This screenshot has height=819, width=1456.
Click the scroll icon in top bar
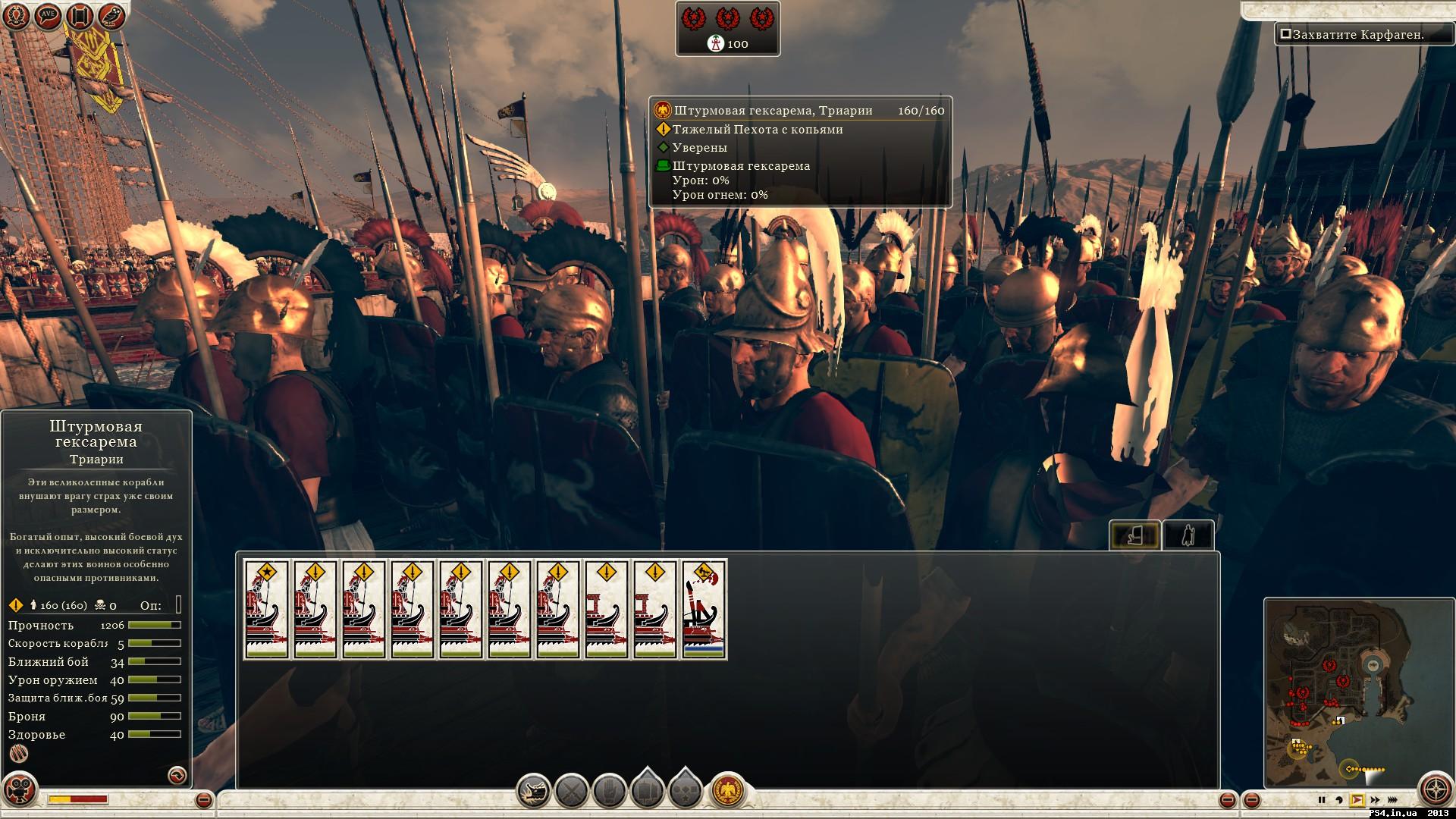[x=80, y=16]
